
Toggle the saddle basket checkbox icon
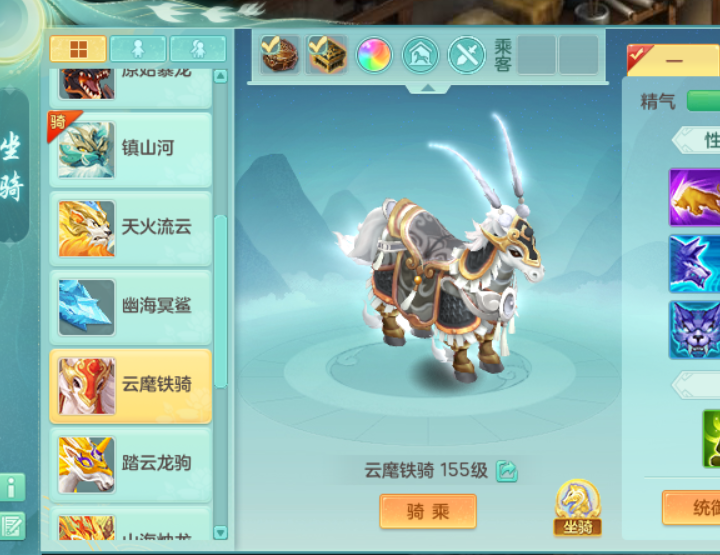click(280, 54)
